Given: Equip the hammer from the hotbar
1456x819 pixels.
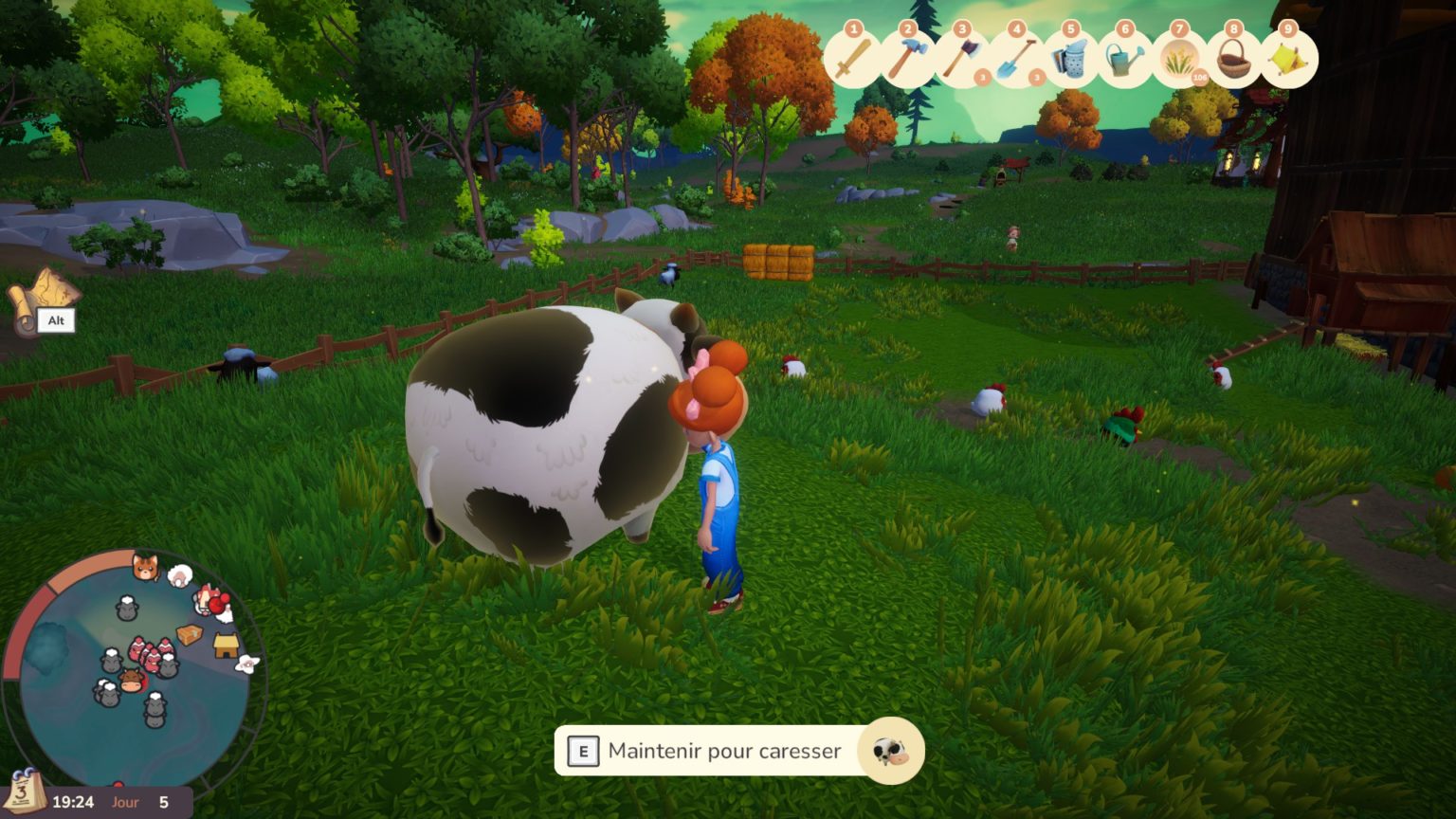Looking at the screenshot, I should 907,60.
